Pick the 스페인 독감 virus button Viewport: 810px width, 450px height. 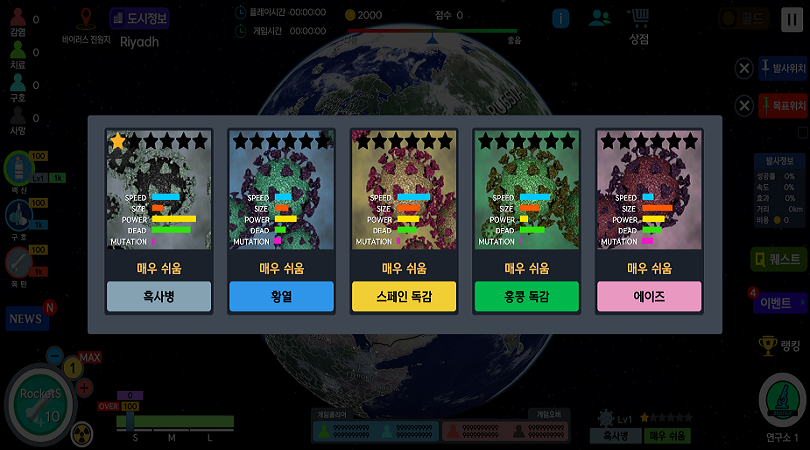click(404, 296)
